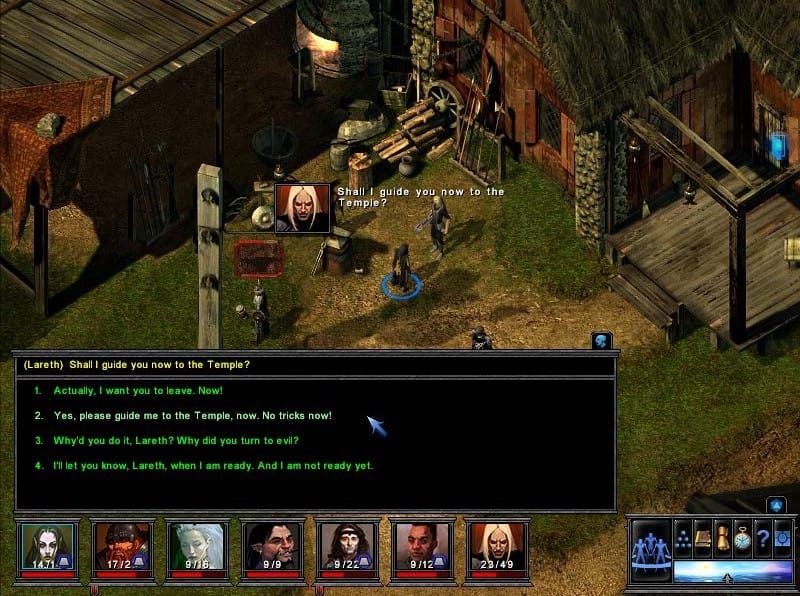The width and height of the screenshot is (800, 596).
Task: Select the red-bearded dwarf party portrait
Action: 122,547
